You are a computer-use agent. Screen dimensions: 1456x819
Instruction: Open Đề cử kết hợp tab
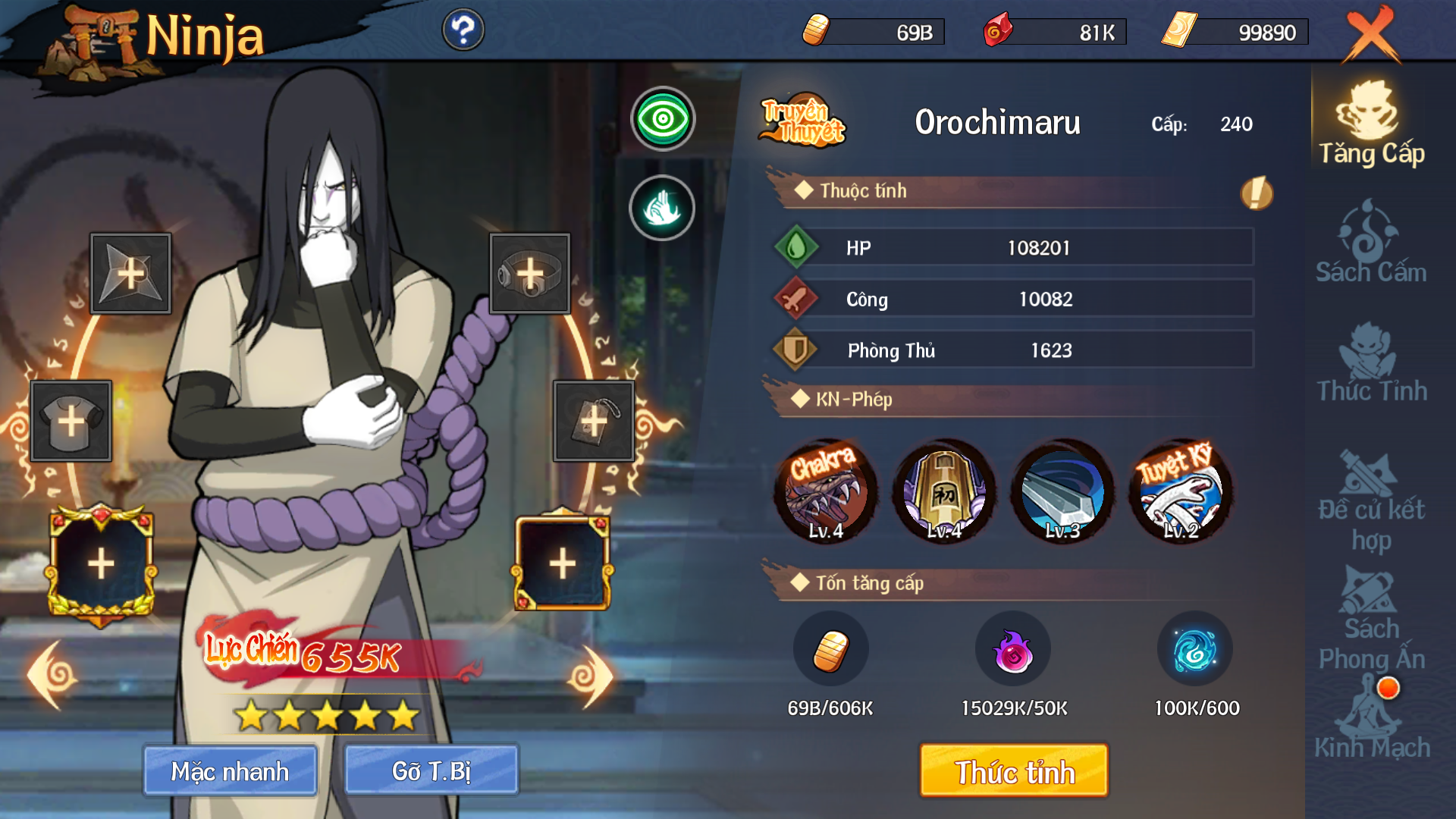click(x=1371, y=500)
